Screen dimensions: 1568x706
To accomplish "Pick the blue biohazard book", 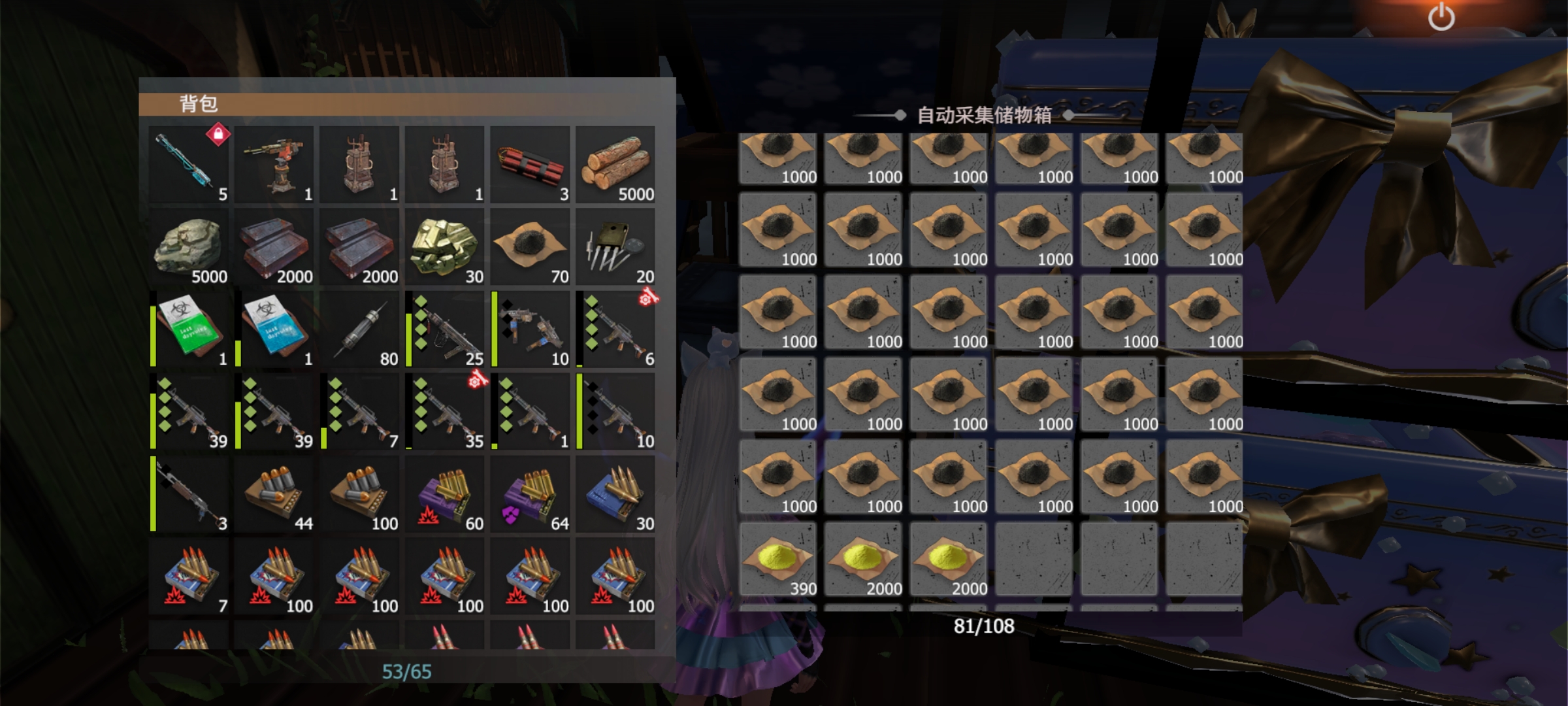I will click(274, 329).
